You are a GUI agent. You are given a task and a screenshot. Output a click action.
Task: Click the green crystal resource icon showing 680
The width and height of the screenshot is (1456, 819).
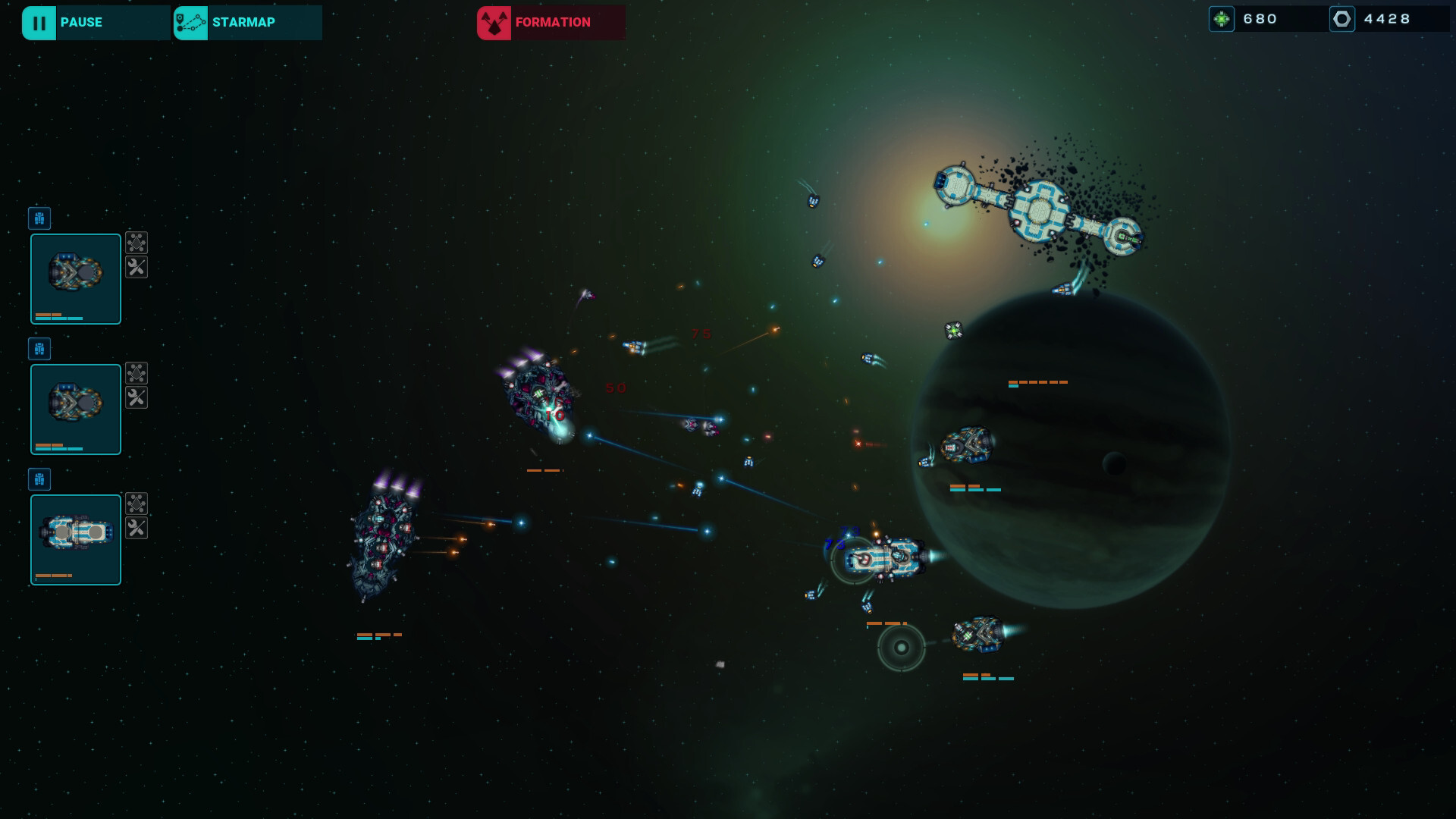pos(1223,18)
